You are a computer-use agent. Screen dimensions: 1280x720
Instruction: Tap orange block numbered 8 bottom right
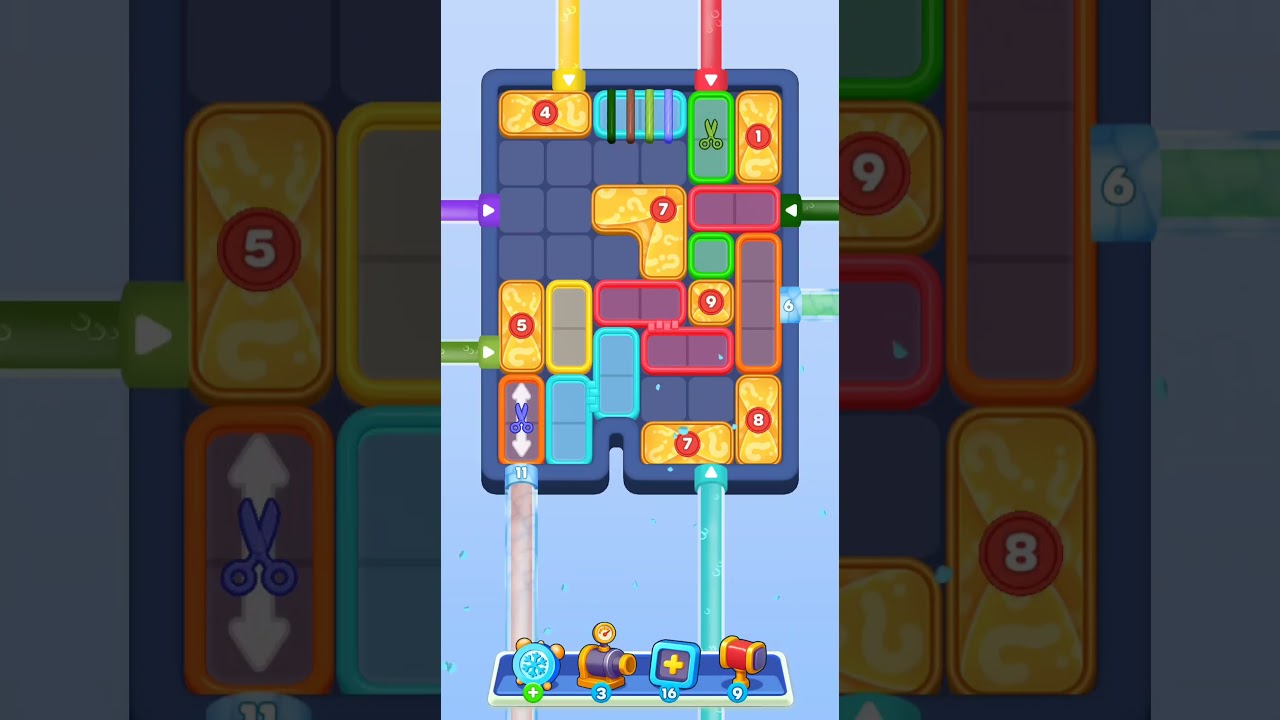(760, 420)
